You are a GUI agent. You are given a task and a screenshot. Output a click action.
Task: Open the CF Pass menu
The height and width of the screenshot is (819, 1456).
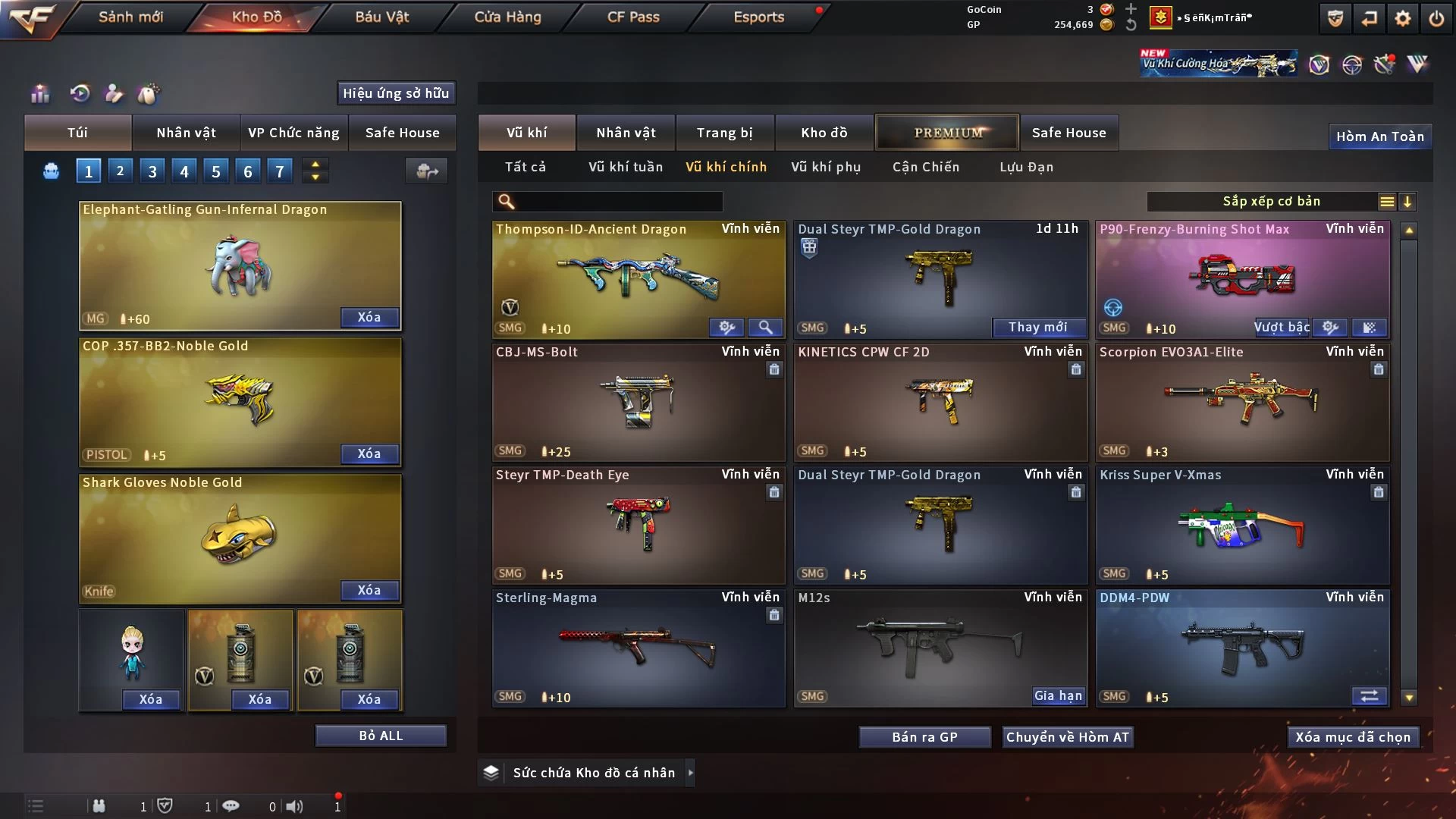click(x=633, y=17)
